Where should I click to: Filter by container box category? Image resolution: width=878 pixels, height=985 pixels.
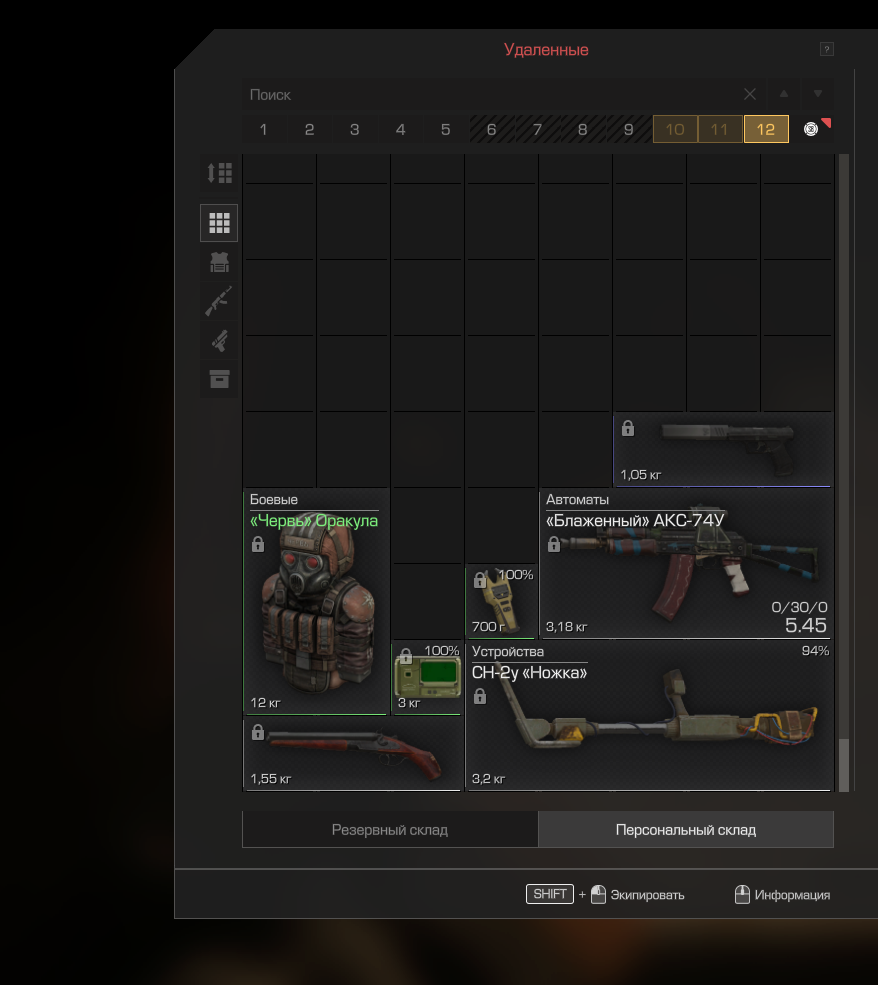[x=219, y=379]
